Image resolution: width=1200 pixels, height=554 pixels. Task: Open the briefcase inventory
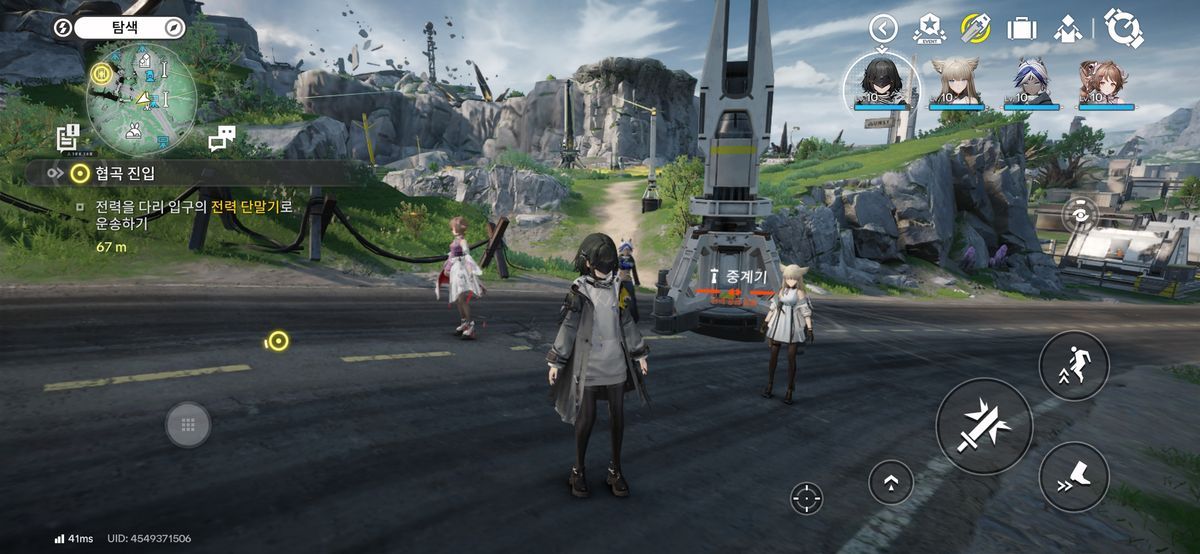pyautogui.click(x=1021, y=28)
